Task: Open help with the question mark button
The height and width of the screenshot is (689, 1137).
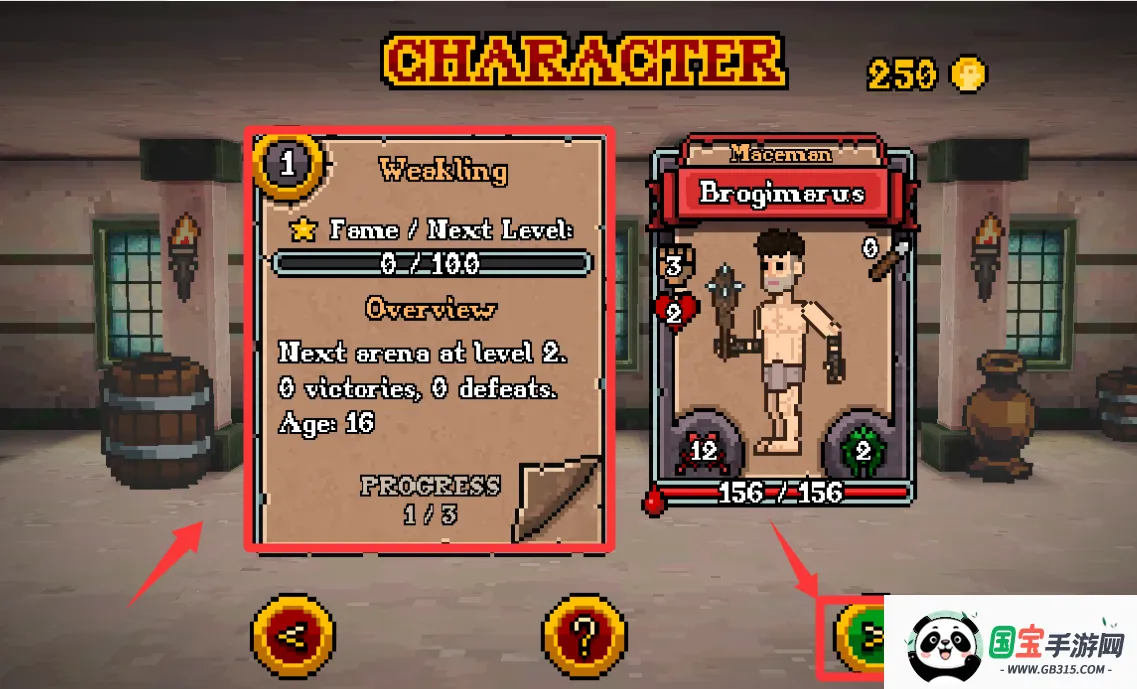Action: coord(584,635)
